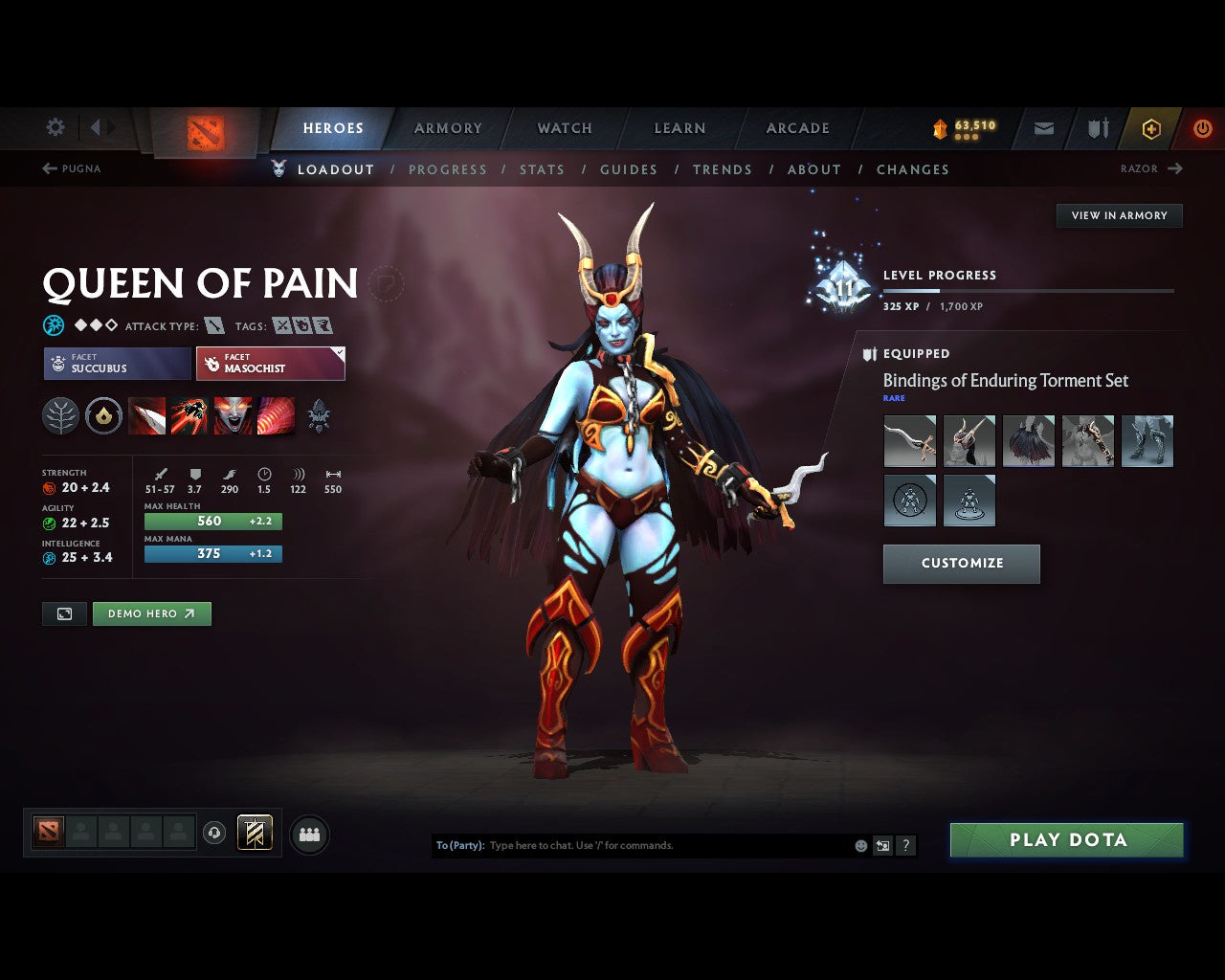Select the Shattering Strike ability icon
The image size is (1225, 980).
tap(147, 416)
